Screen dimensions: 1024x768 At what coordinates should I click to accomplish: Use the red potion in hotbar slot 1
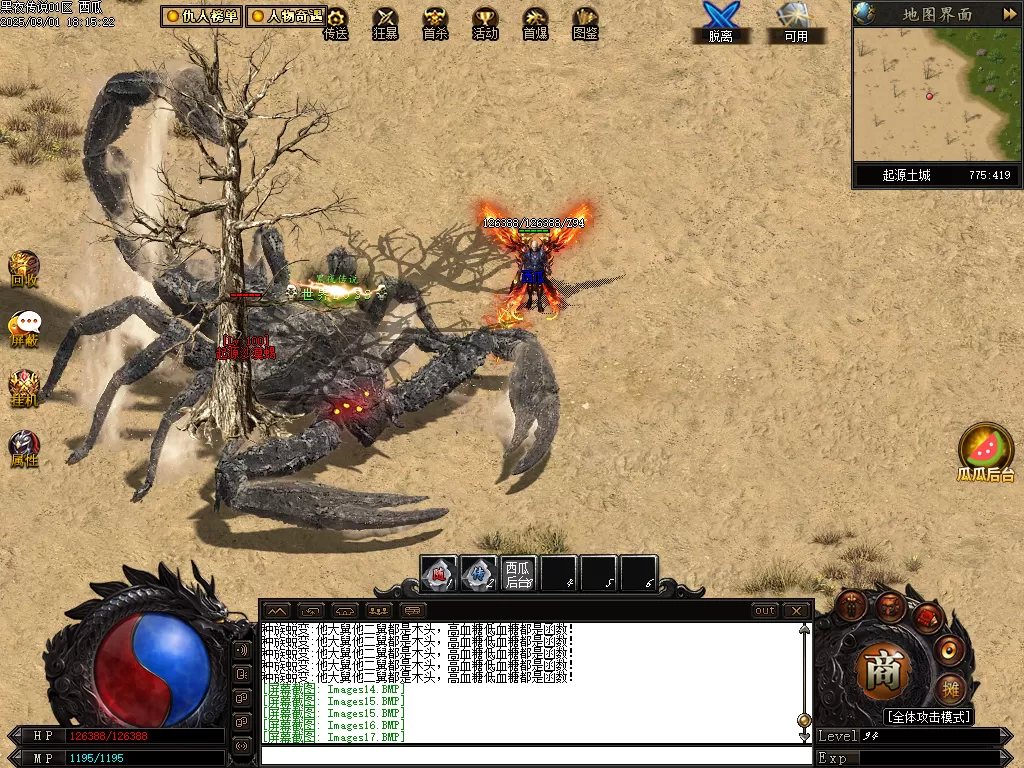click(438, 574)
